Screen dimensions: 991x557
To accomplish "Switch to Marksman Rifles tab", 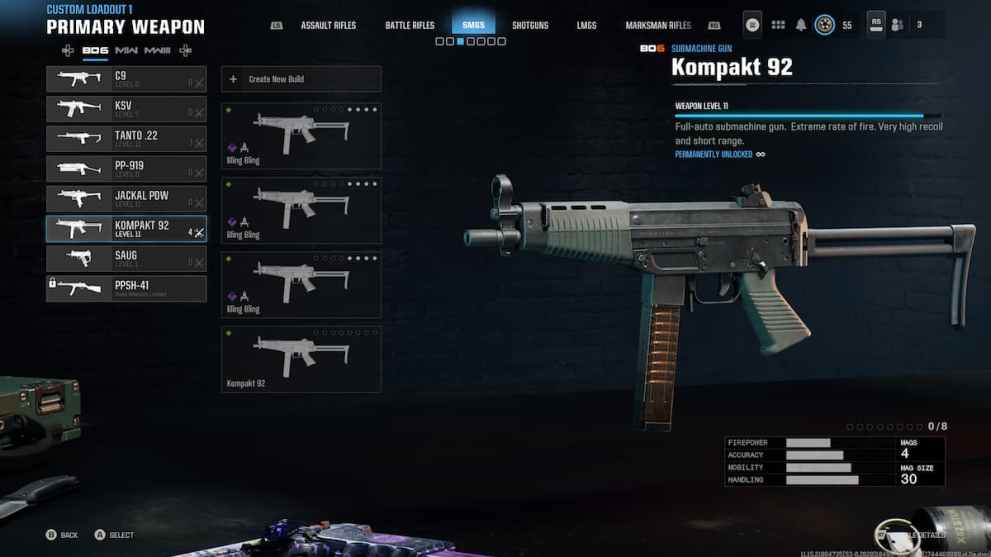I will click(x=658, y=25).
